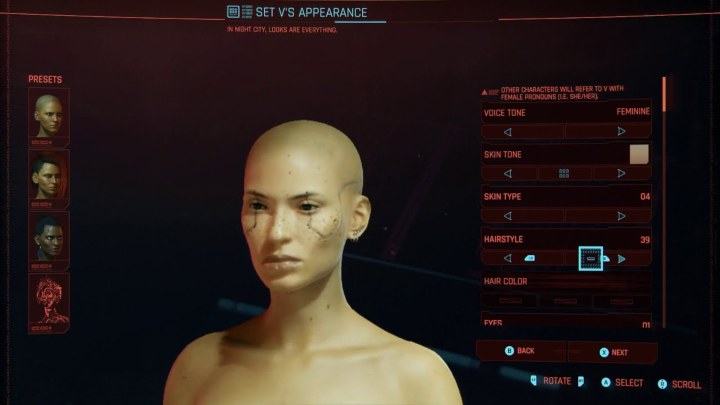720x405 pixels.
Task: Advance to the next skin type
Action: 621,215
